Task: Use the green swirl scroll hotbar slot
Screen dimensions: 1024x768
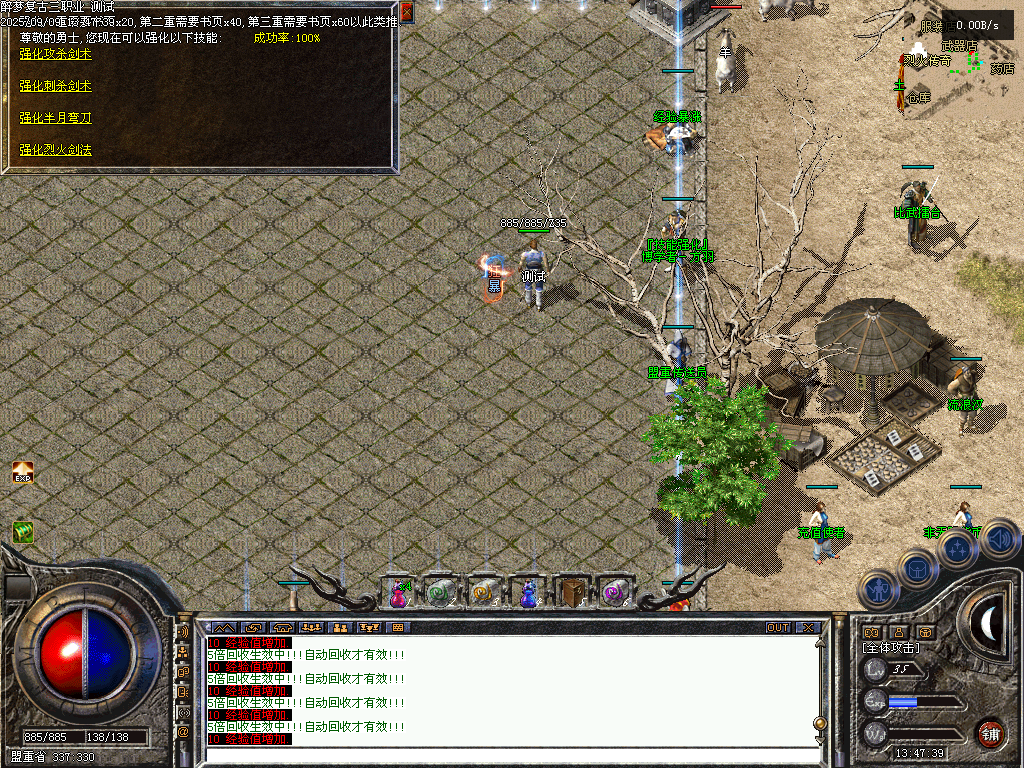Action: click(440, 593)
